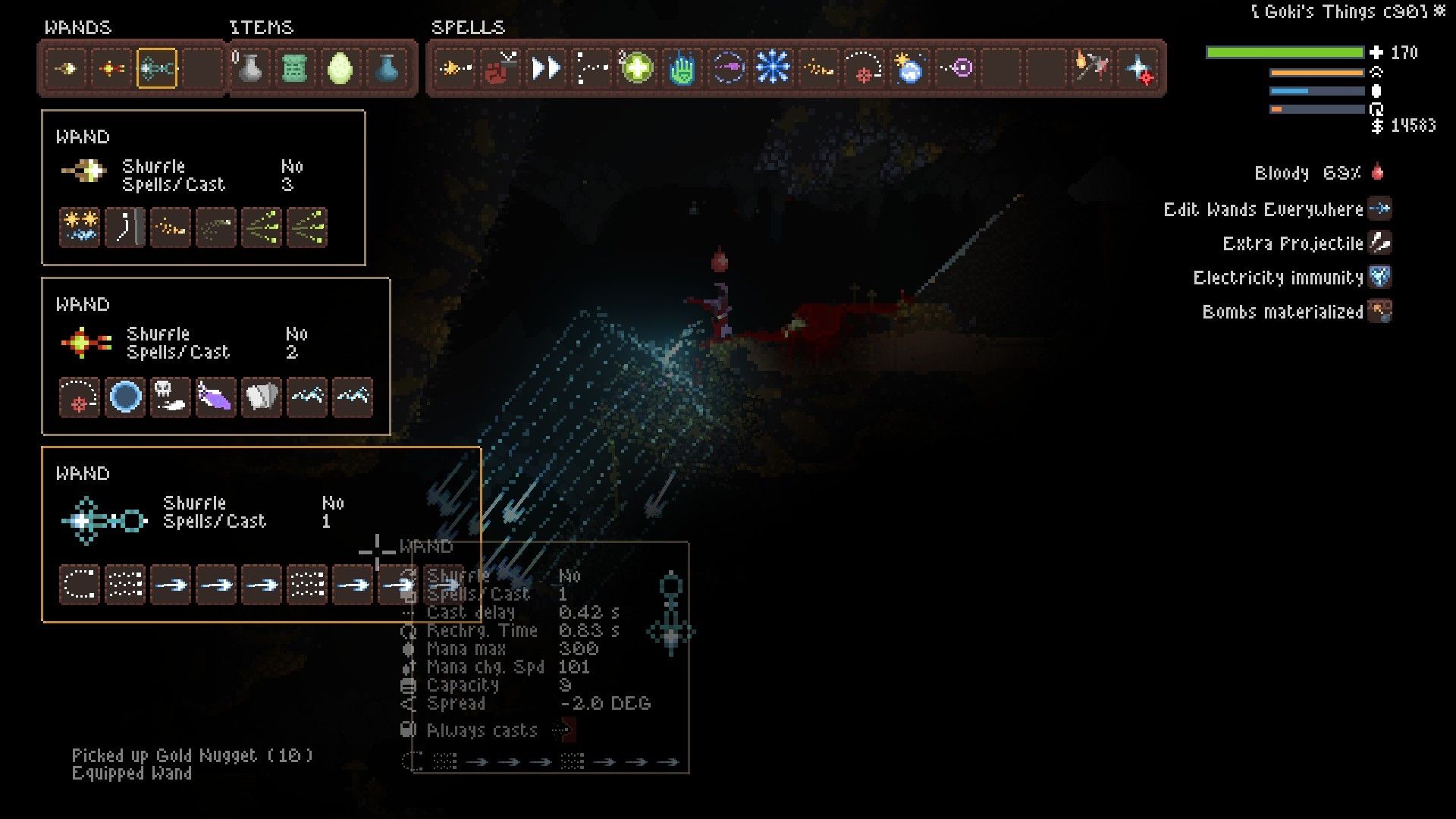
Task: Pick the green circle cross spell
Action: click(636, 69)
